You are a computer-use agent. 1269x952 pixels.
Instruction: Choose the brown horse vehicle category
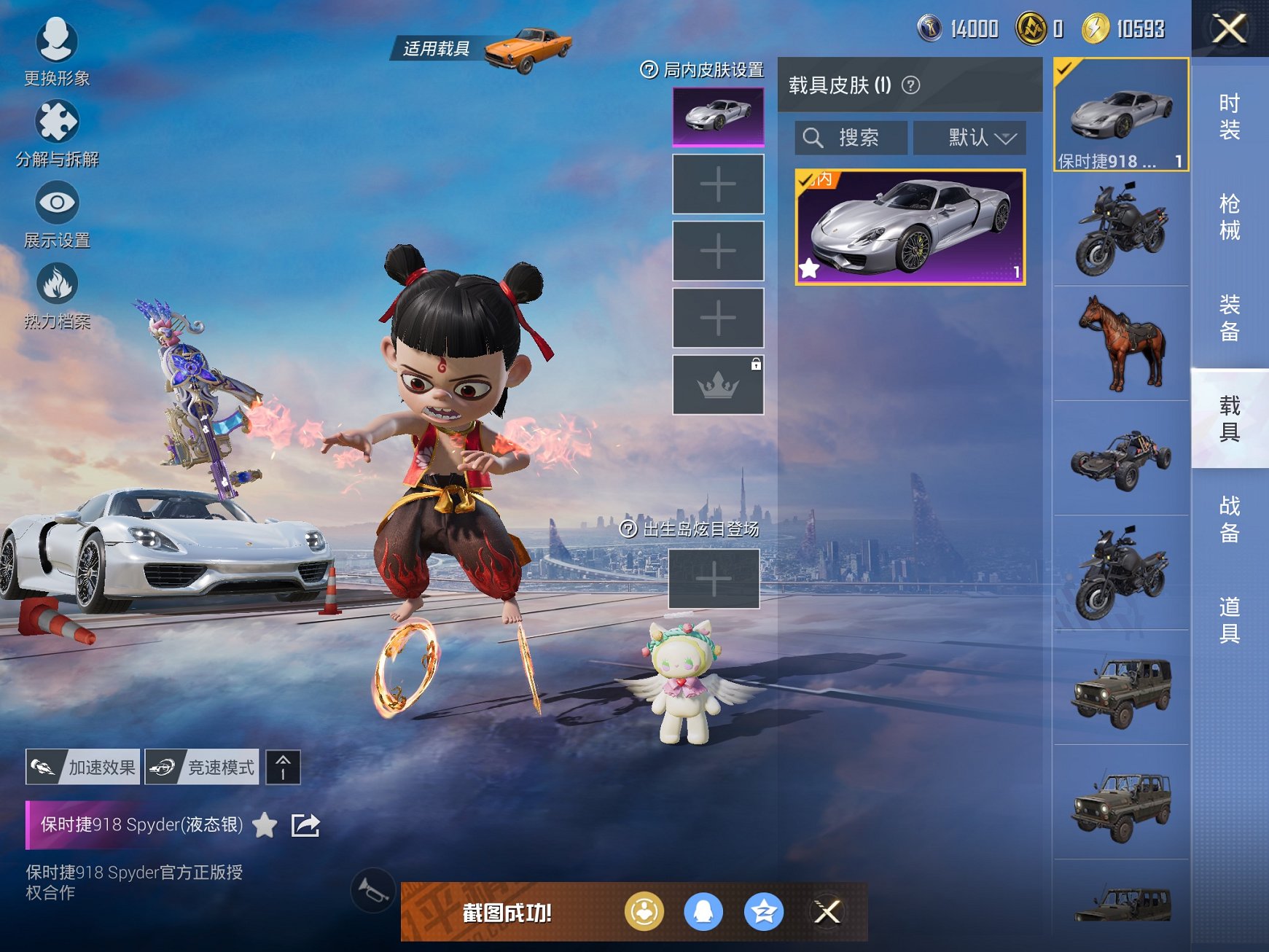[1121, 343]
